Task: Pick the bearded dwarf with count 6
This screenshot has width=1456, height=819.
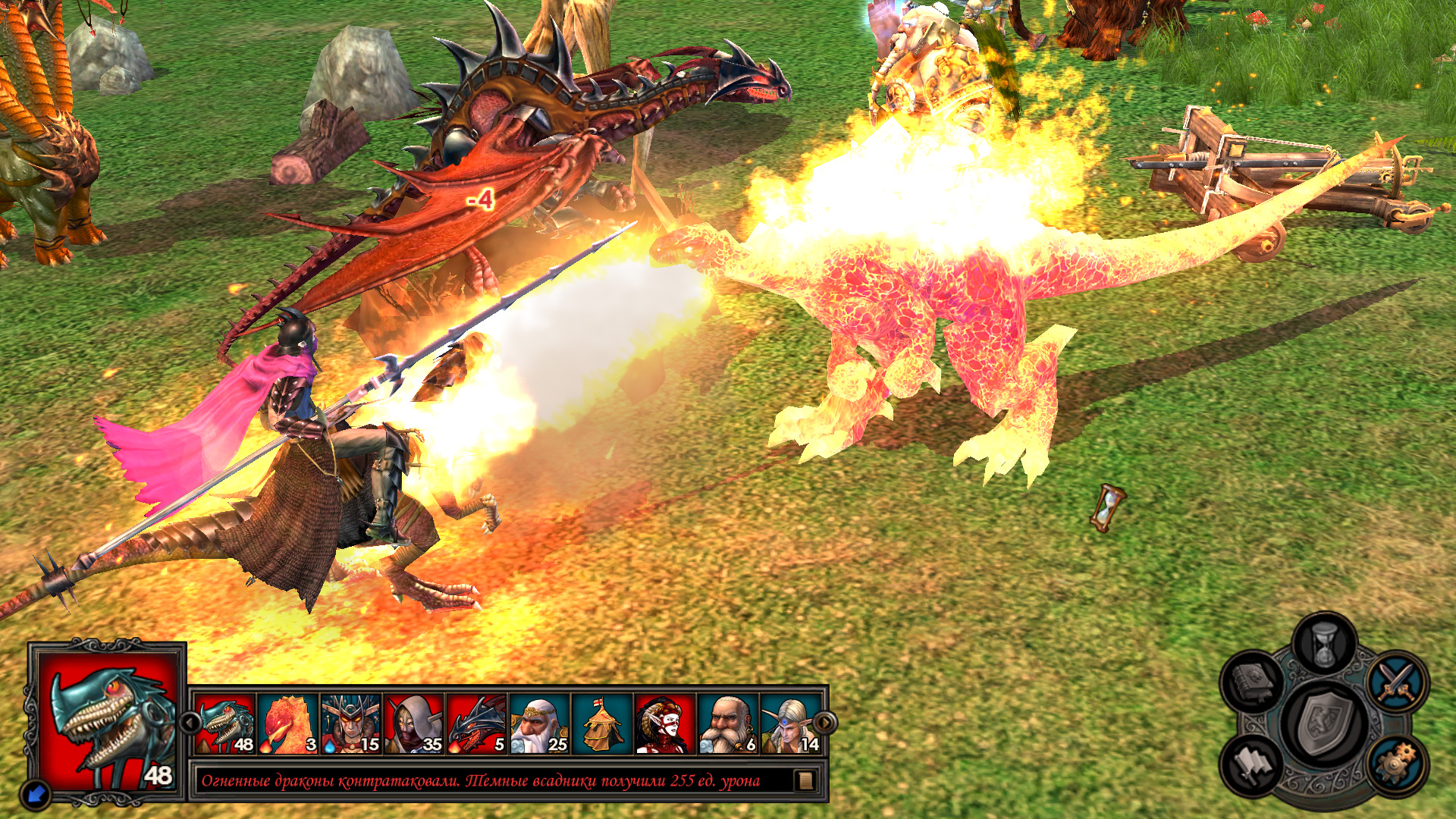Action: 728,724
